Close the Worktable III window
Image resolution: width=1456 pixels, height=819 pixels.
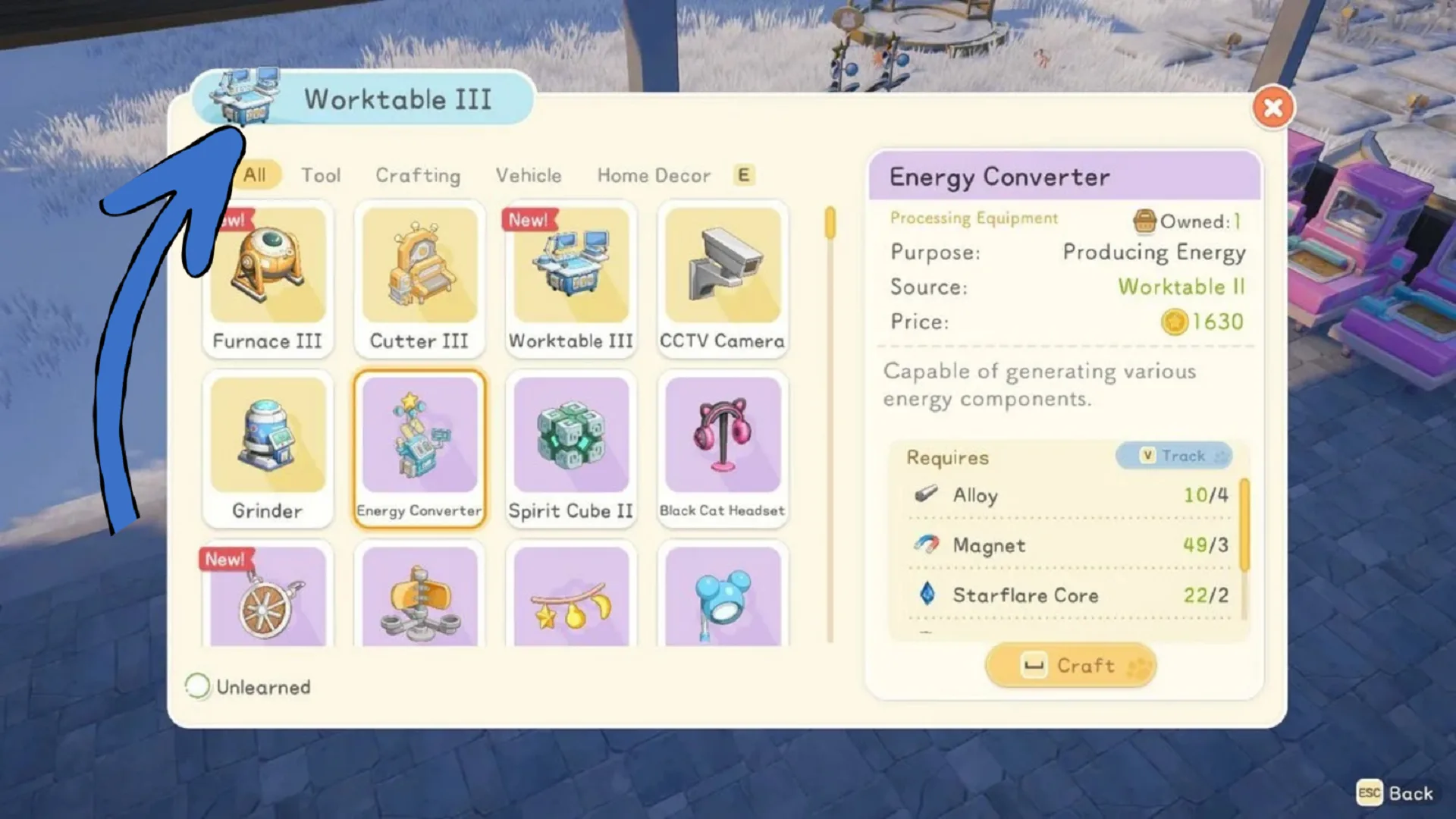(1273, 108)
